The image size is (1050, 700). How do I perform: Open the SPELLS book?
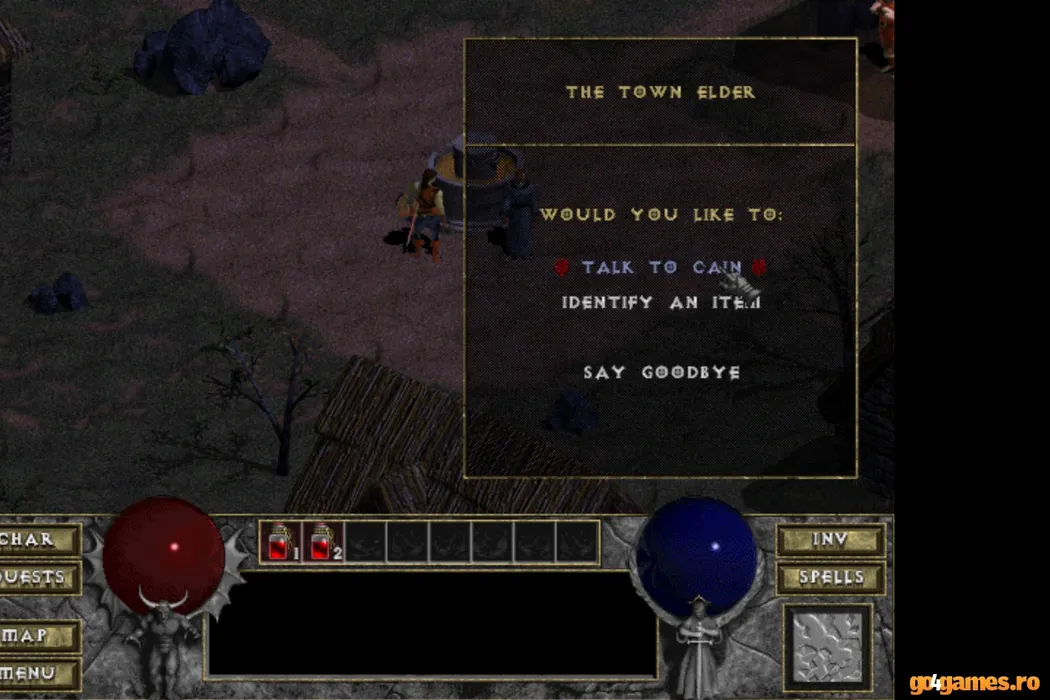[830, 578]
